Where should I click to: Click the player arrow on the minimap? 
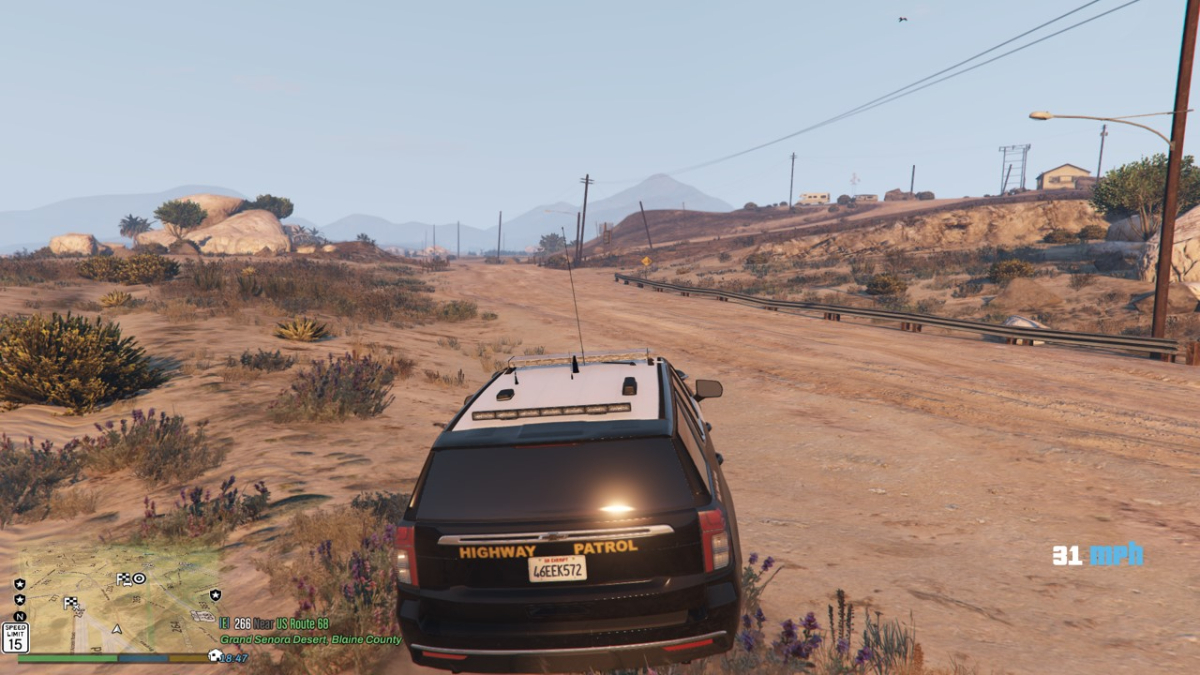116,630
